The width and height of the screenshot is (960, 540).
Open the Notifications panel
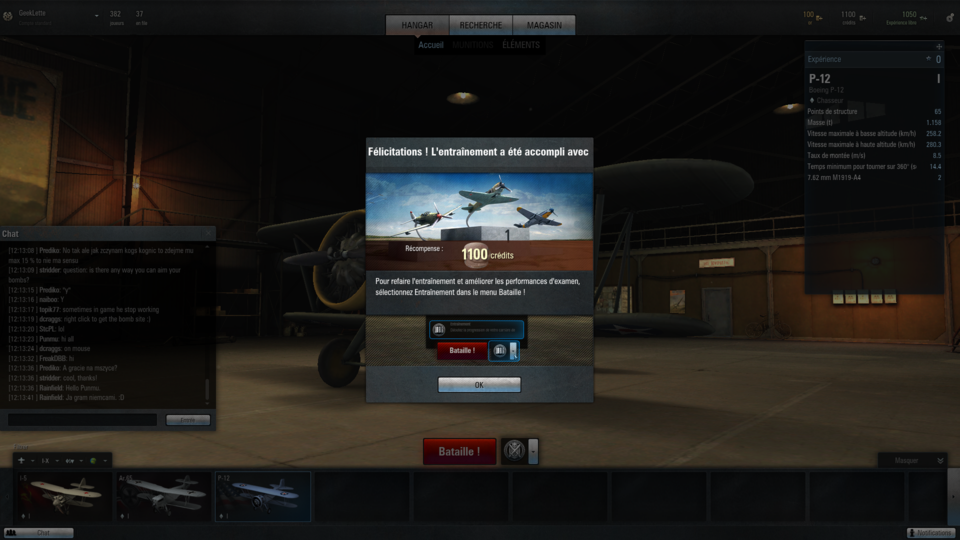(930, 533)
